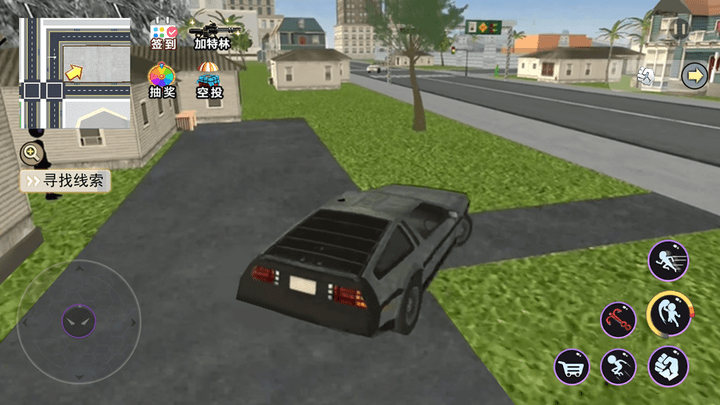
Task: Open the 寻找线索 clue finder
Action: tap(66, 181)
